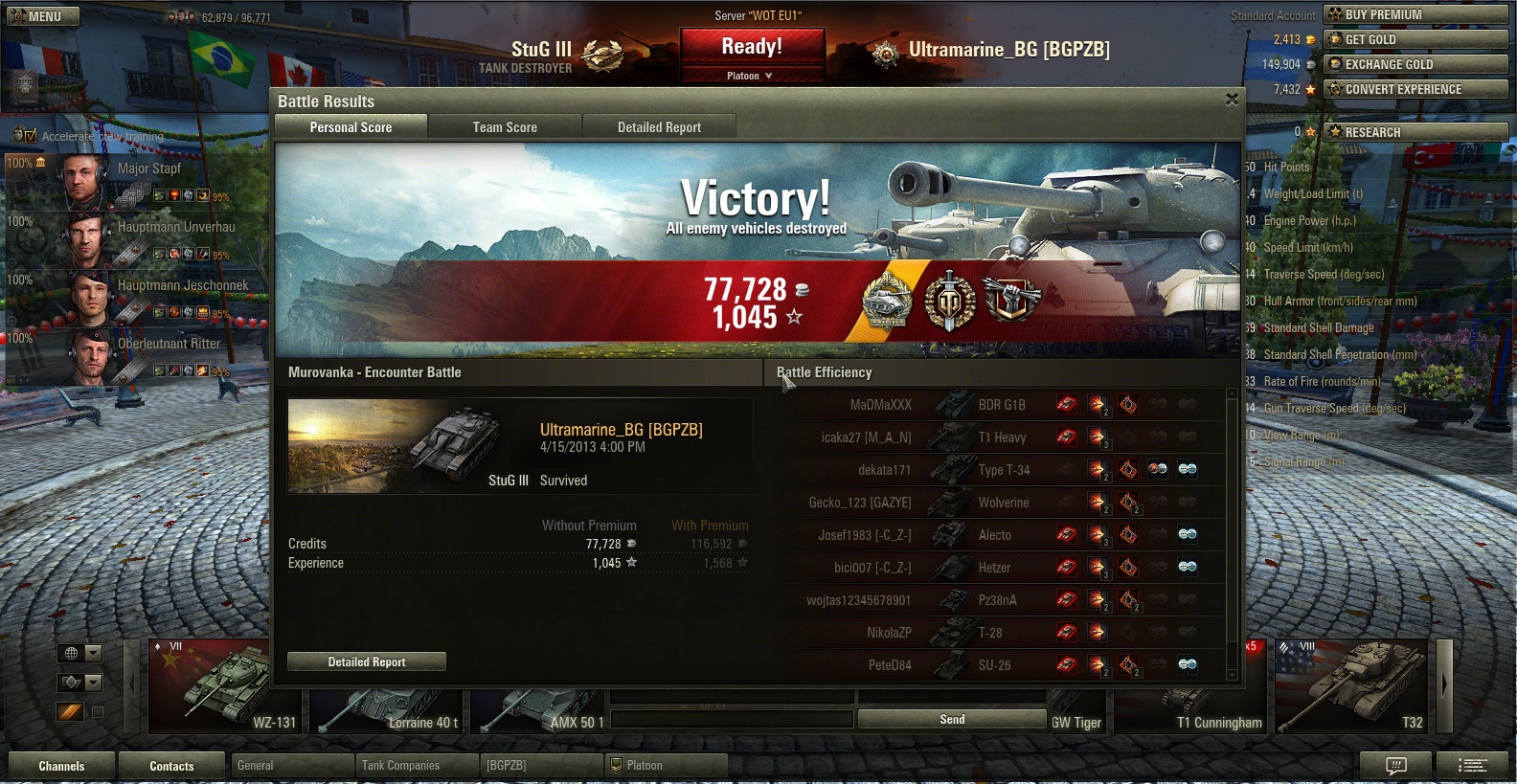Send the chat message
Image resolution: width=1517 pixels, height=784 pixels.
[951, 719]
